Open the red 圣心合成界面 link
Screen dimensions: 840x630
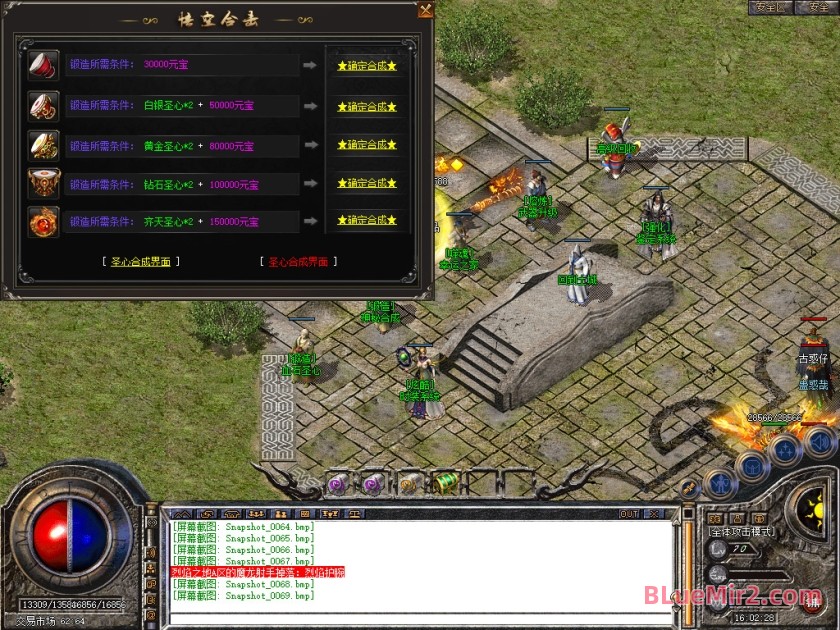(x=299, y=262)
